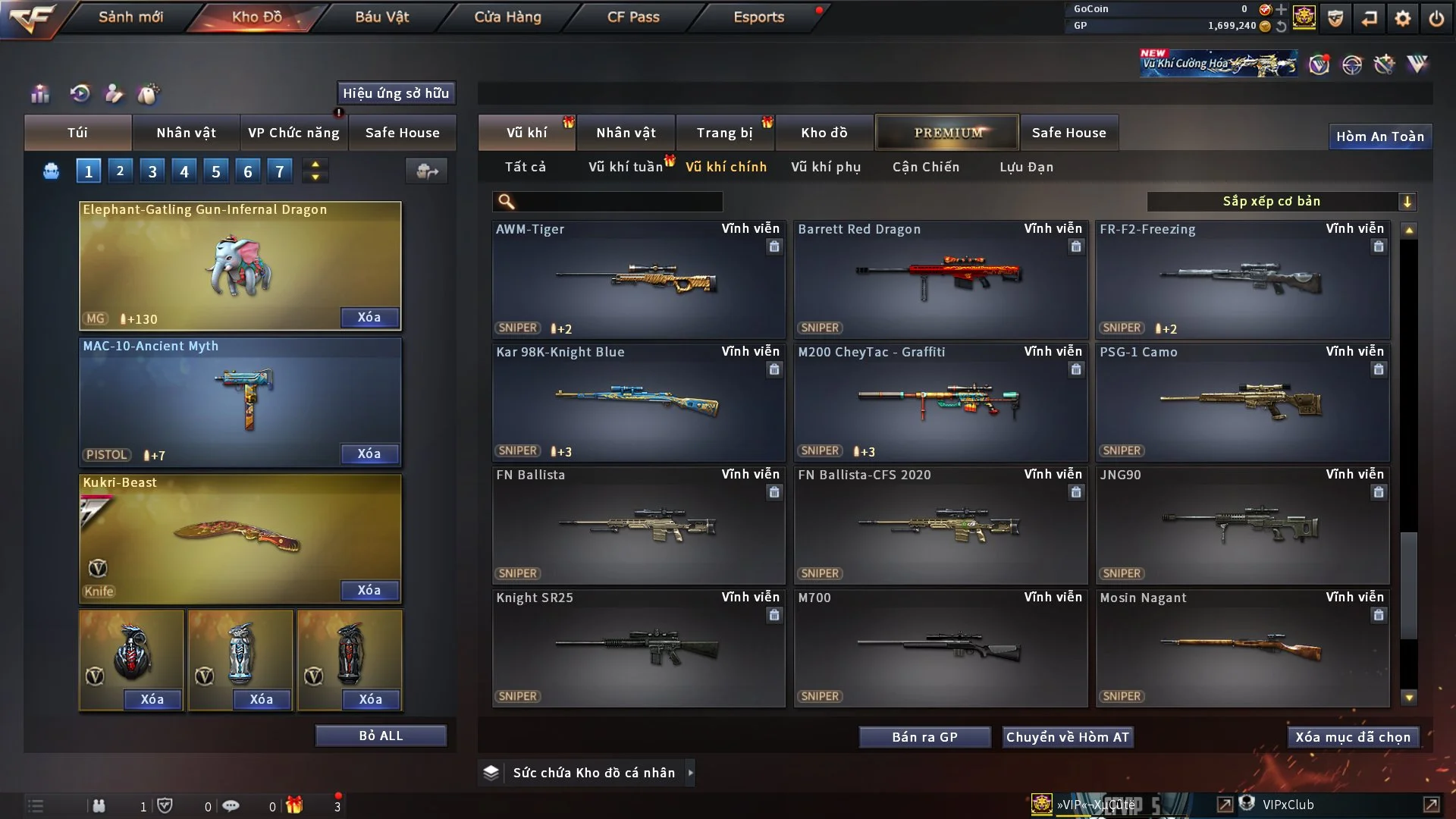The width and height of the screenshot is (1456, 819).
Task: Show the Vũ khí phụ category
Action: (x=825, y=167)
